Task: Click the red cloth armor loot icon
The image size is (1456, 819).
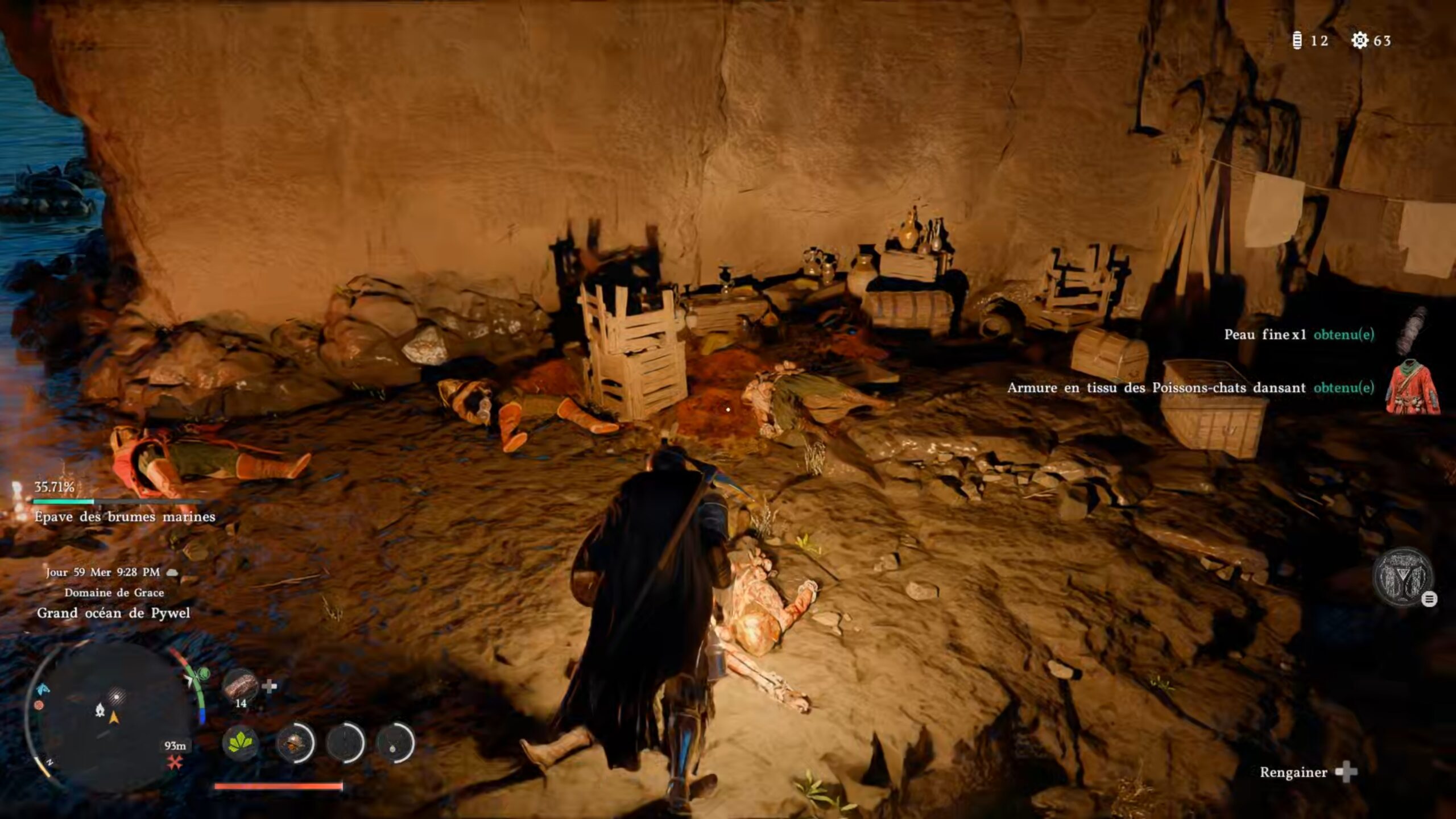Action: pos(1412,387)
